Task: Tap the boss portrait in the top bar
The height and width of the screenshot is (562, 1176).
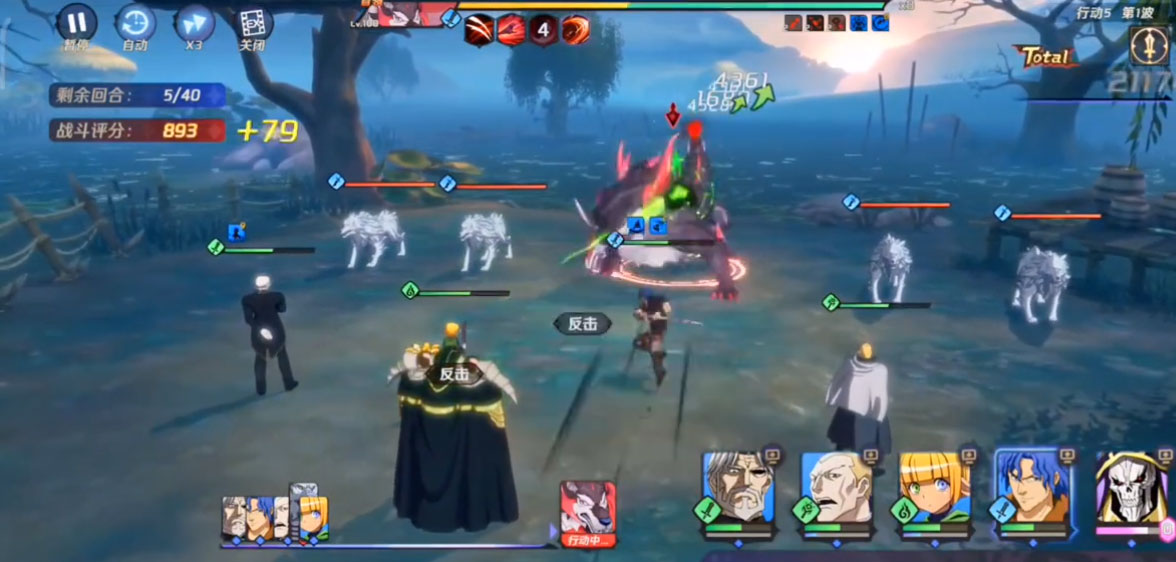Action: pyautogui.click(x=413, y=14)
